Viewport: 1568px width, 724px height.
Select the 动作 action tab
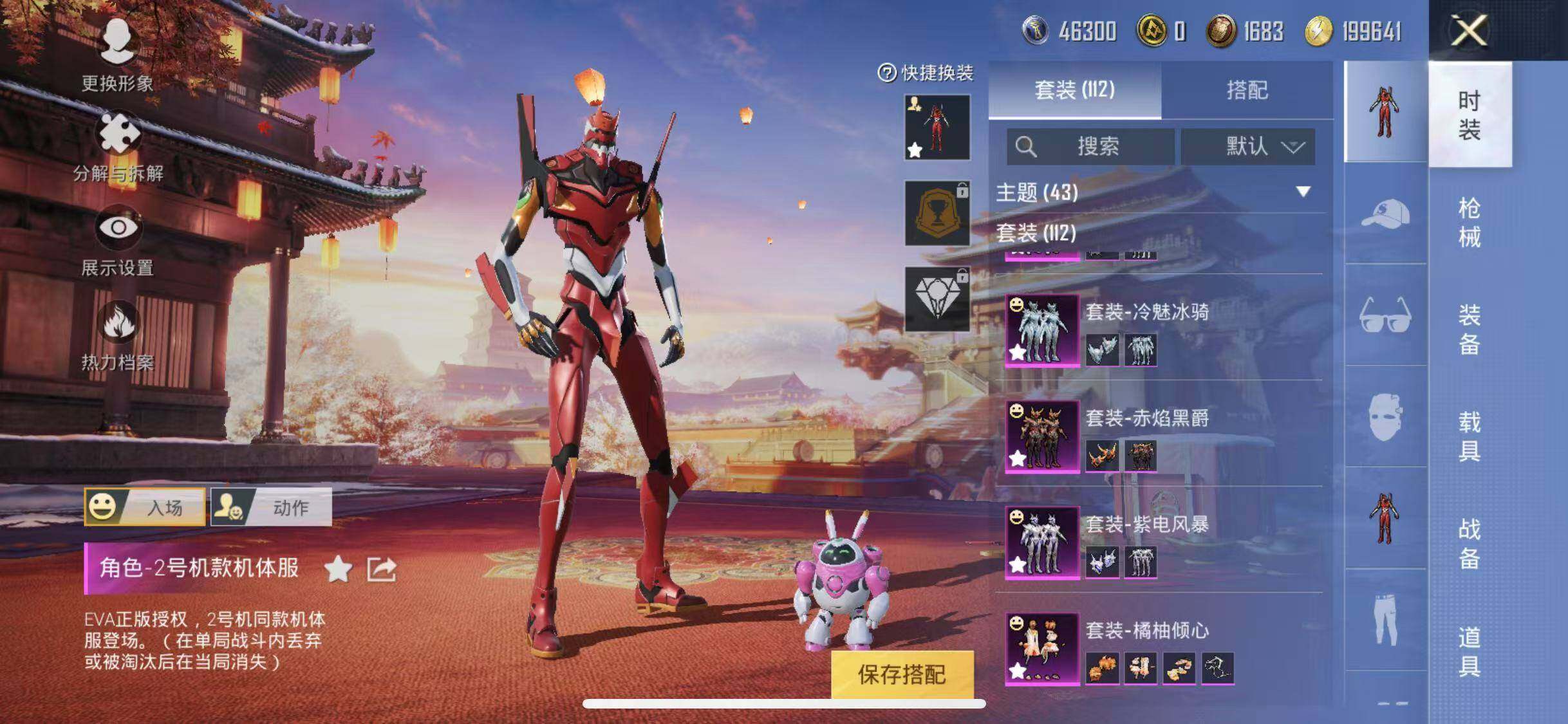tap(271, 507)
